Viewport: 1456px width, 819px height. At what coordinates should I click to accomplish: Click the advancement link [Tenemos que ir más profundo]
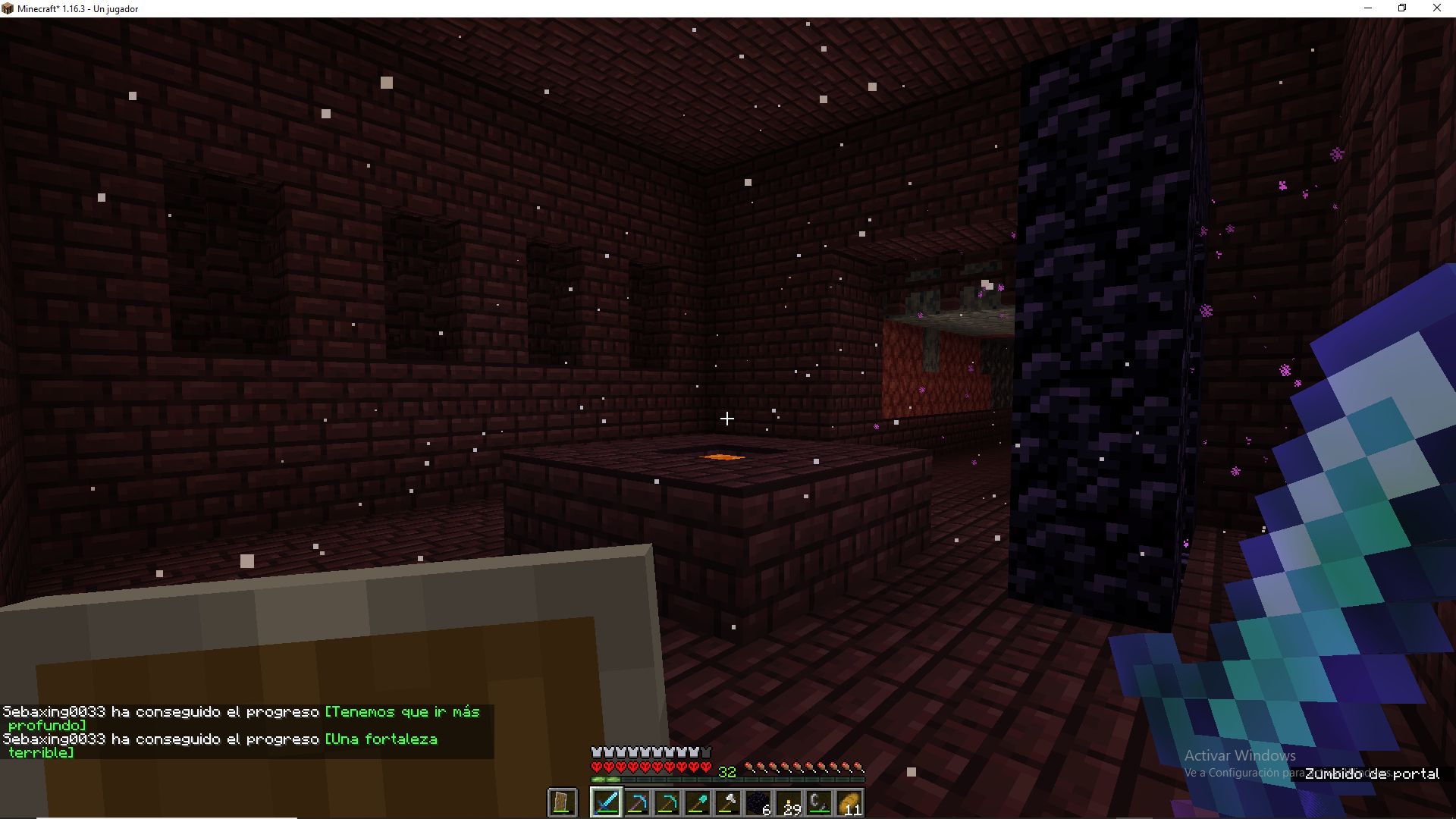pyautogui.click(x=402, y=712)
